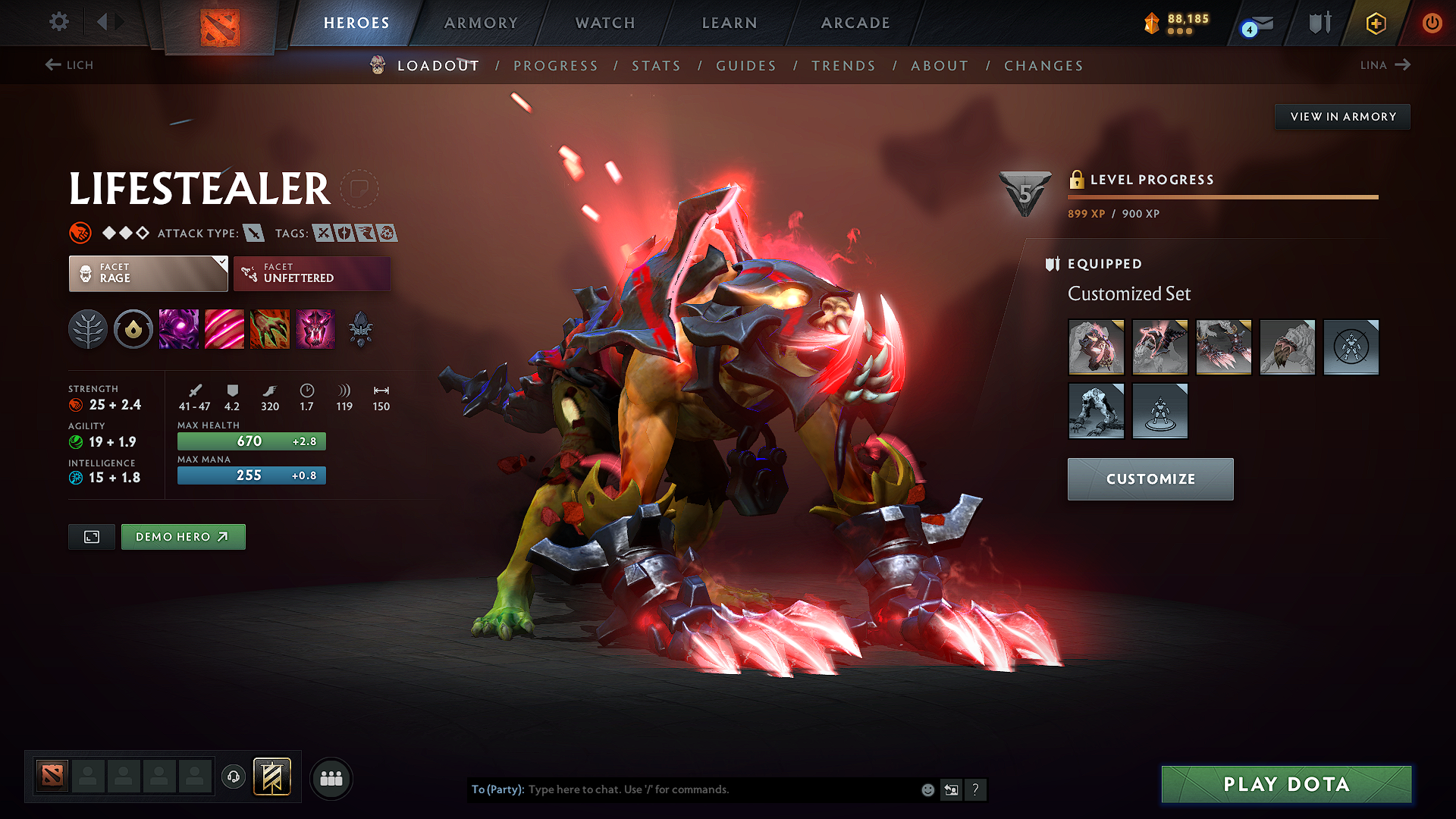Screen dimensions: 1456x819
Task: Open the Rage ability icon
Action: 179,329
